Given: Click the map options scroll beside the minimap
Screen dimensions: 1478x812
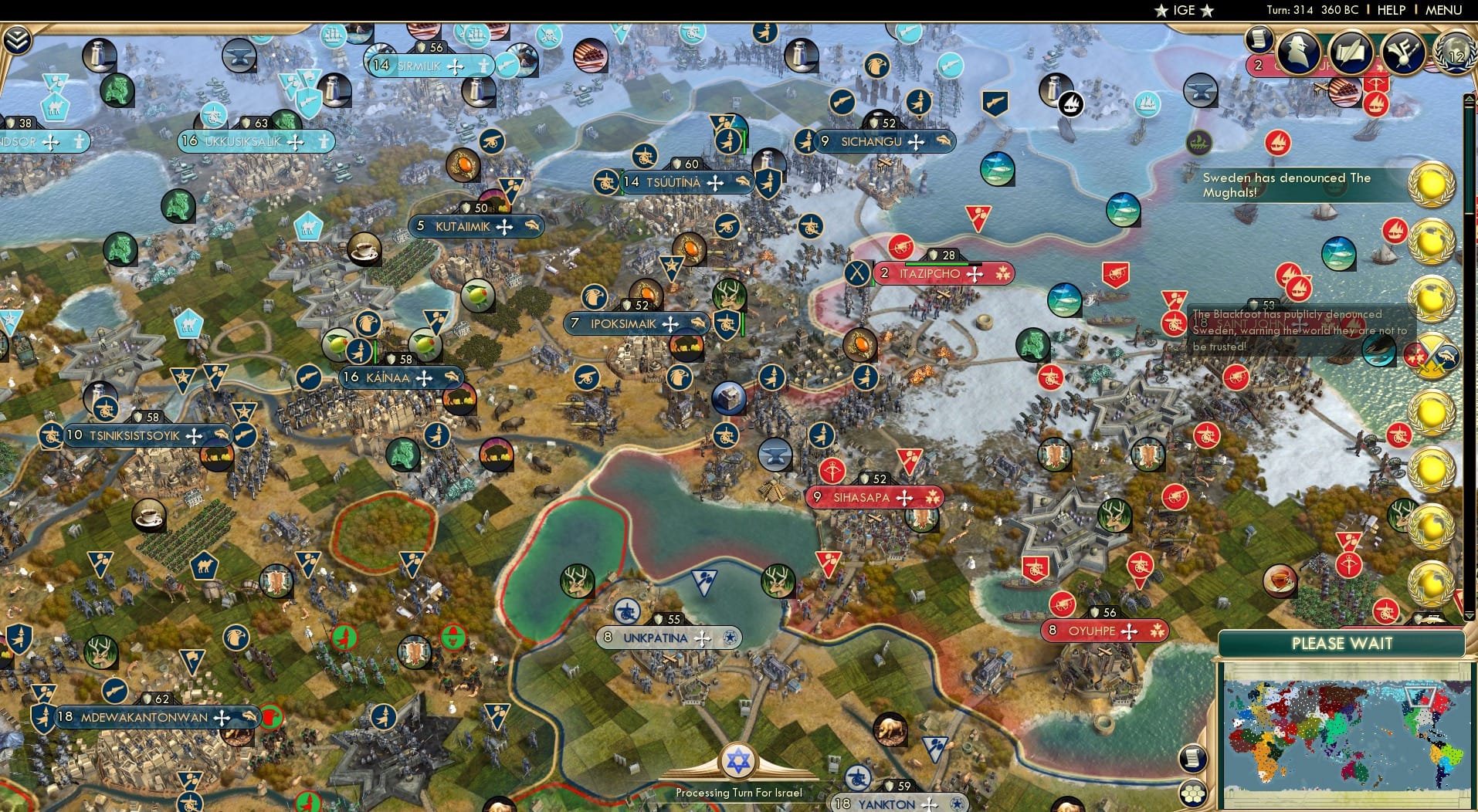Looking at the screenshot, I should (x=1192, y=758).
